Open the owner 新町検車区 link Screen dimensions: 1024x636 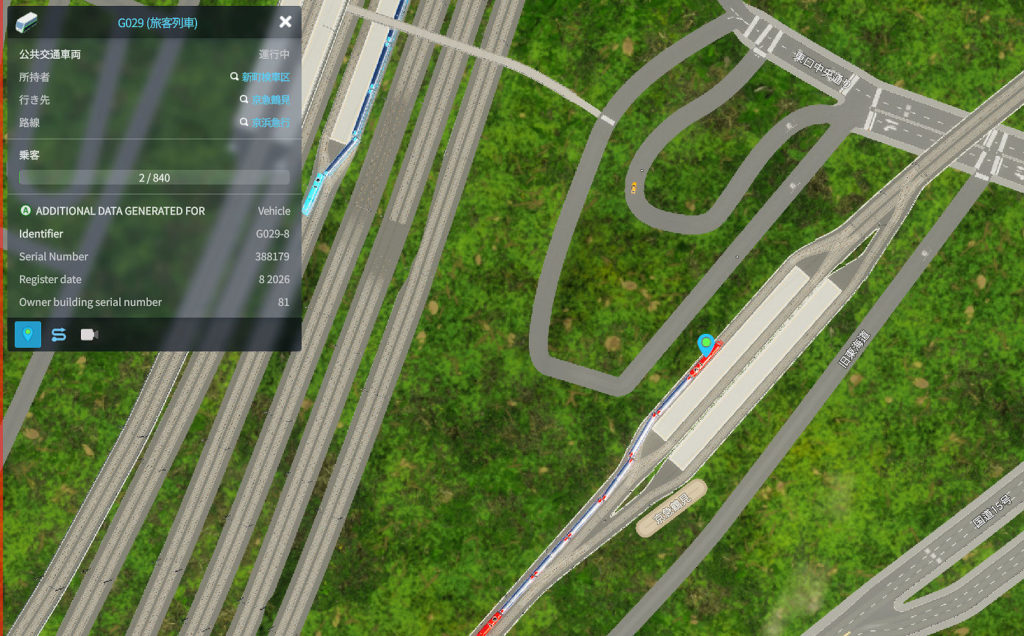(x=265, y=77)
